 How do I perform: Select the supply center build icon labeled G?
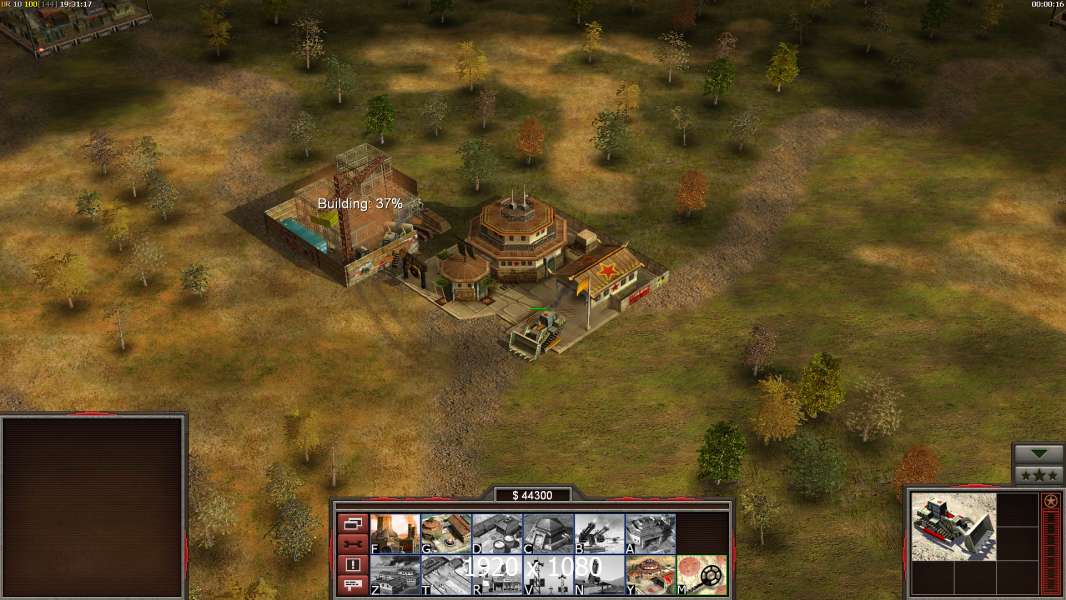pos(446,533)
